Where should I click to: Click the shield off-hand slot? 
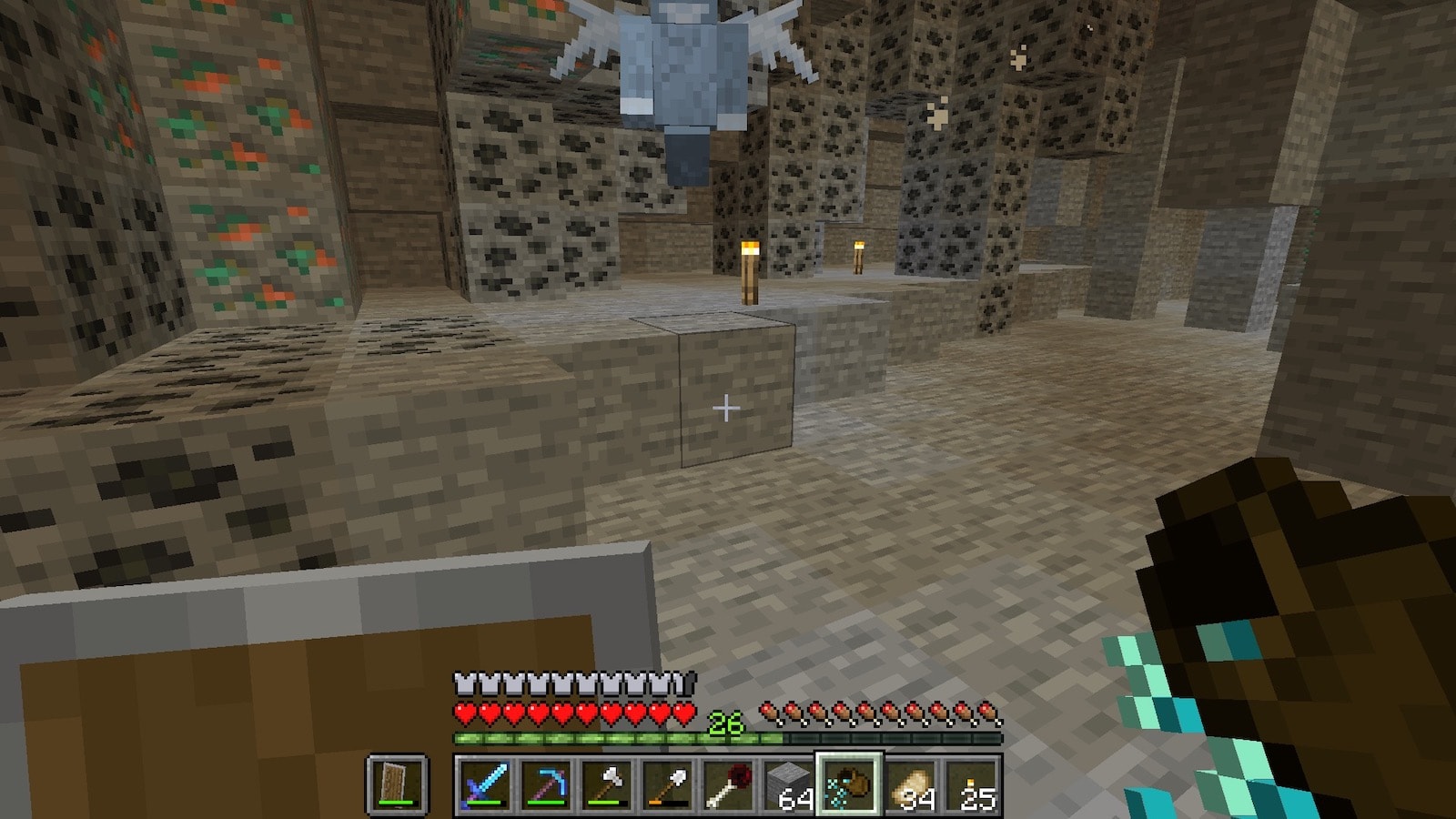(x=398, y=784)
